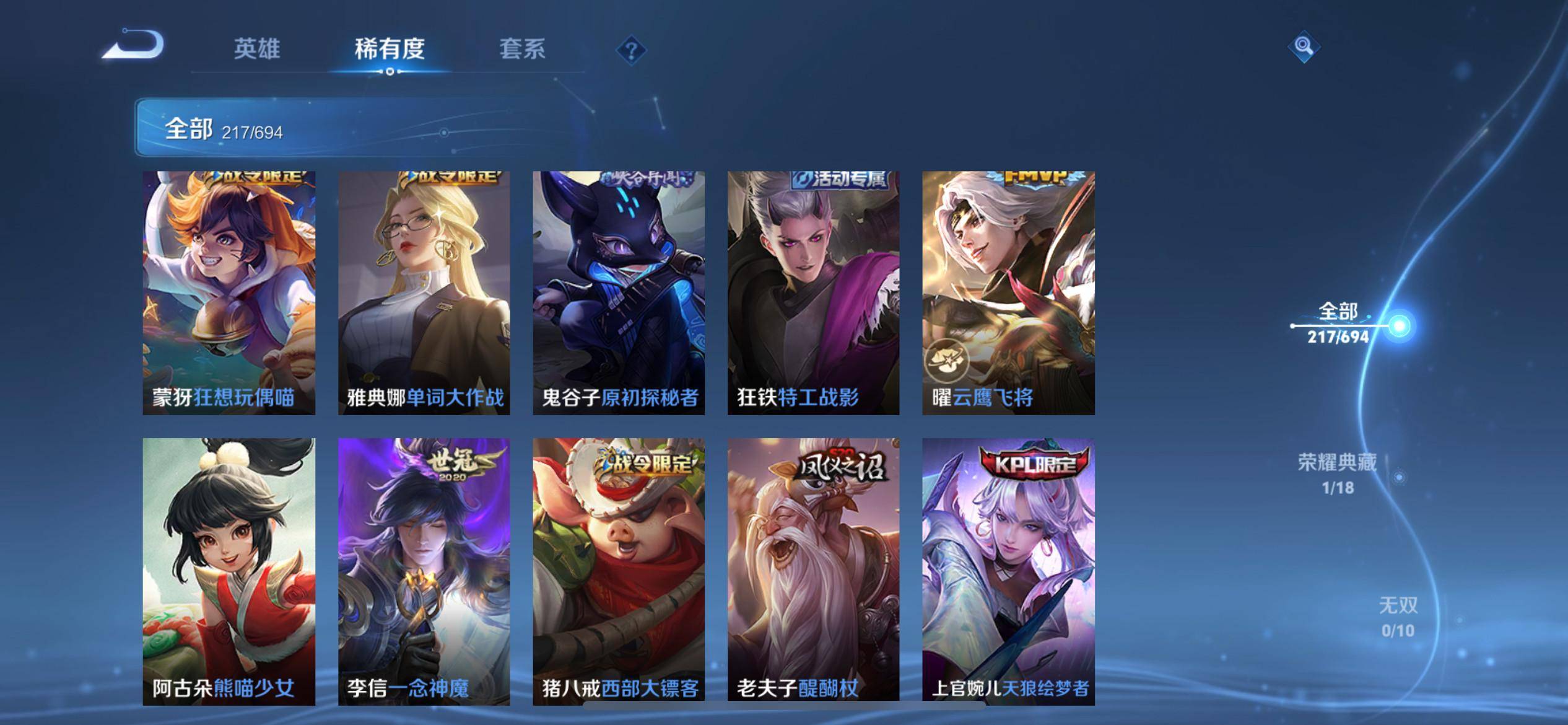Select 蒙犽 狂想玩偶喵 skin card

[x=229, y=292]
